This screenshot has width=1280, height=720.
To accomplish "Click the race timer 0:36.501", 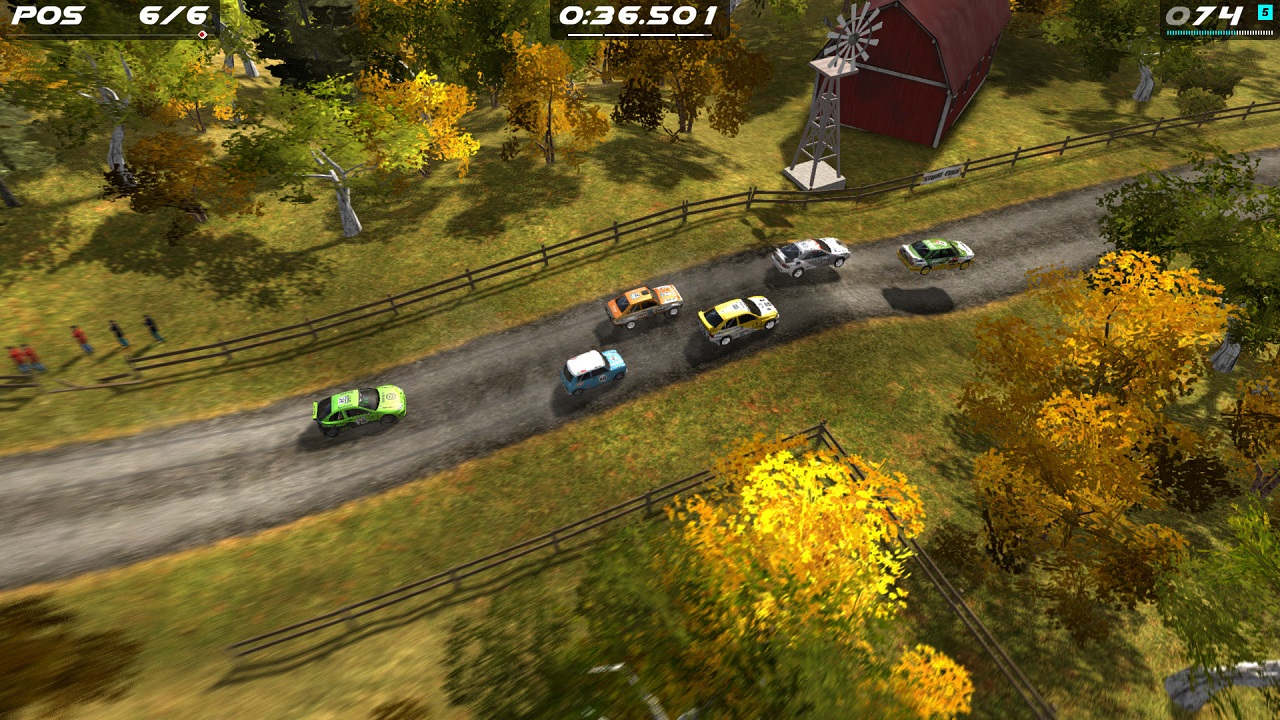I will (x=637, y=15).
